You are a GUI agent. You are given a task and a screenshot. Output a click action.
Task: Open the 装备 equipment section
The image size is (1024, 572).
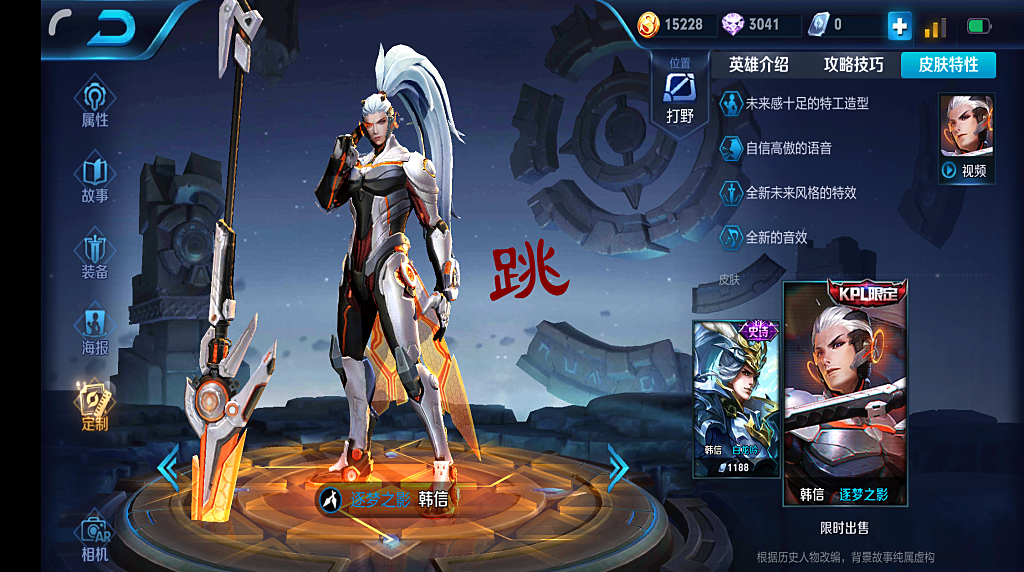(95, 256)
